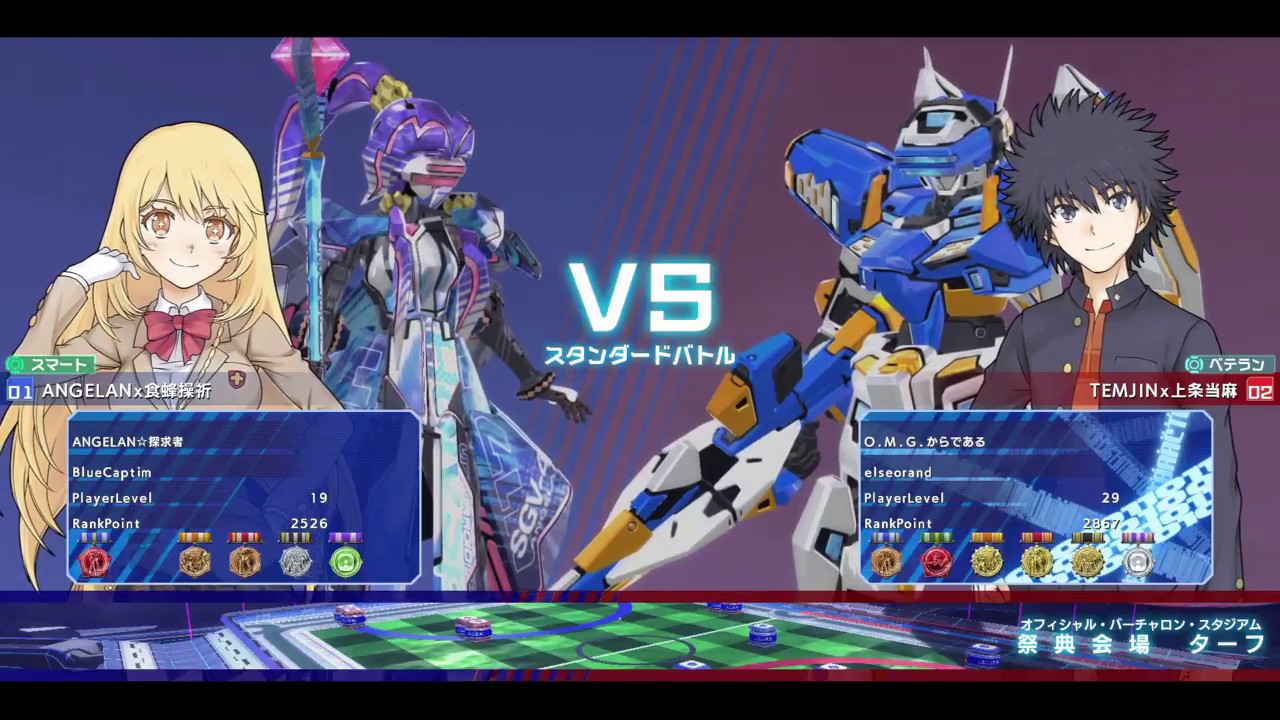Inspect the silver medal on ANGELAN's panel
Image resolution: width=1280 pixels, height=720 pixels.
point(294,562)
